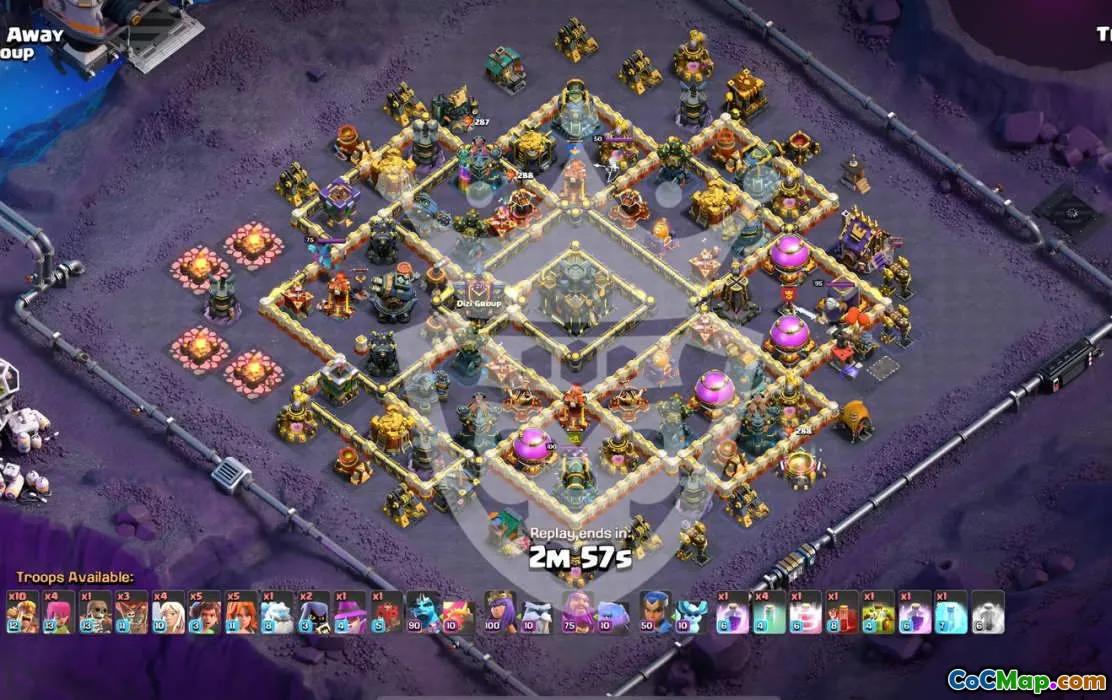This screenshot has width=1112, height=700.
Task: Select the white-haired Healer troop slot
Action: pos(167,612)
